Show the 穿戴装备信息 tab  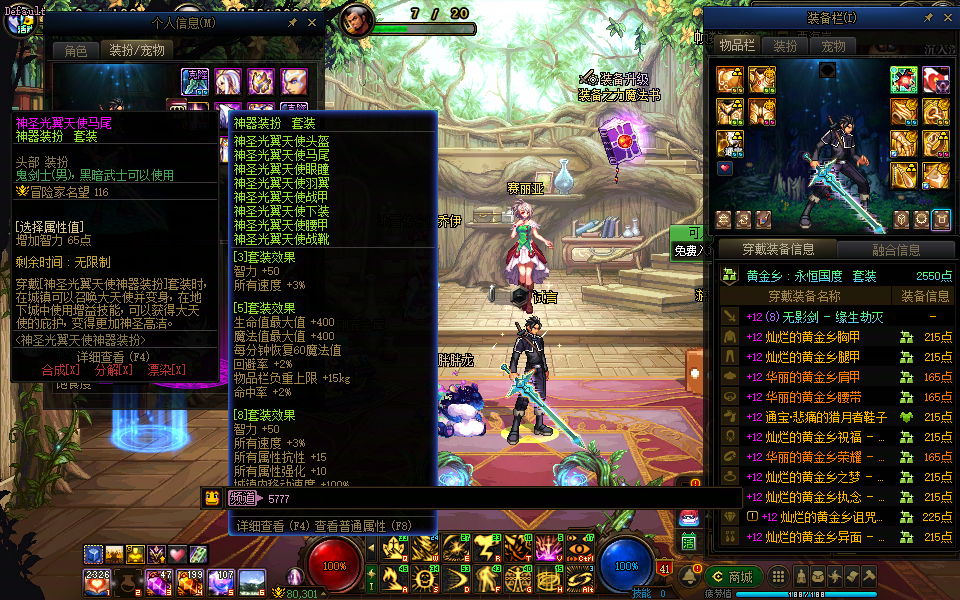pos(778,250)
